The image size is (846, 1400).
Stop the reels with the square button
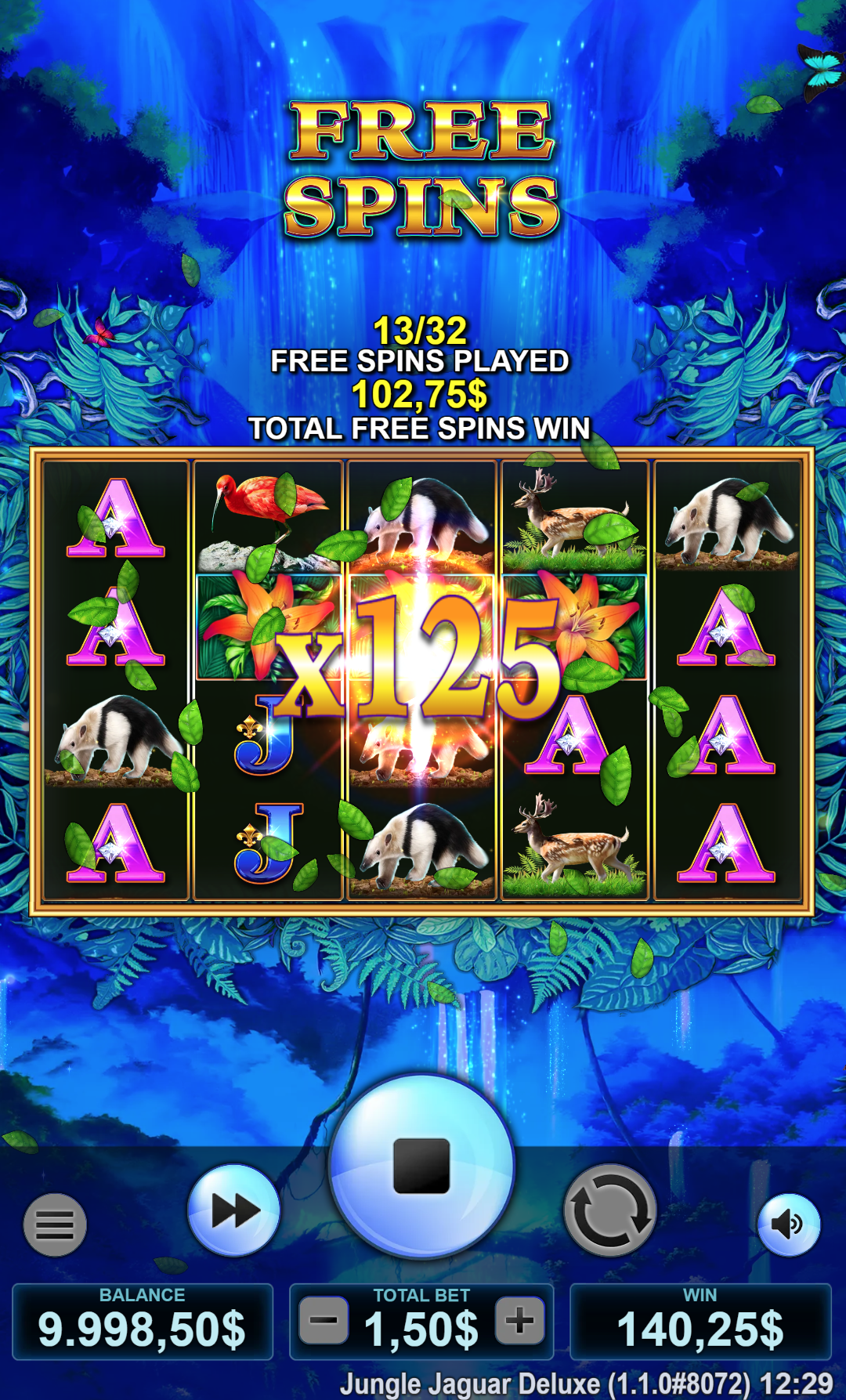coord(421,1165)
